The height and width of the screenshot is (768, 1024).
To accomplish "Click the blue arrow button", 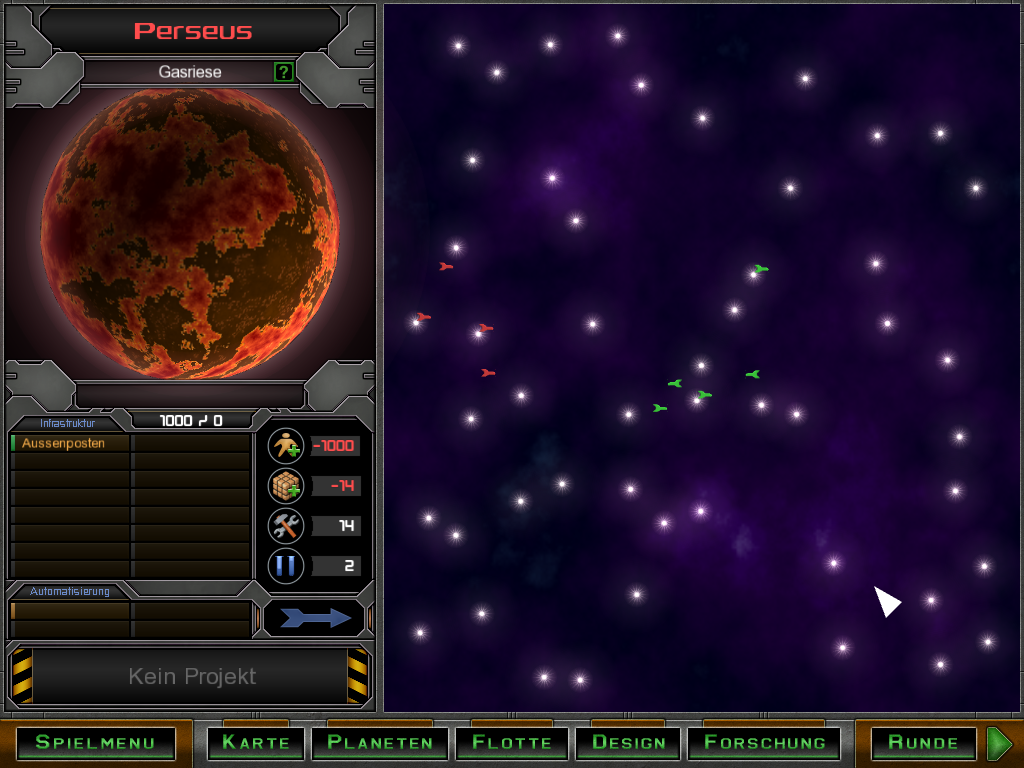I will (x=314, y=618).
